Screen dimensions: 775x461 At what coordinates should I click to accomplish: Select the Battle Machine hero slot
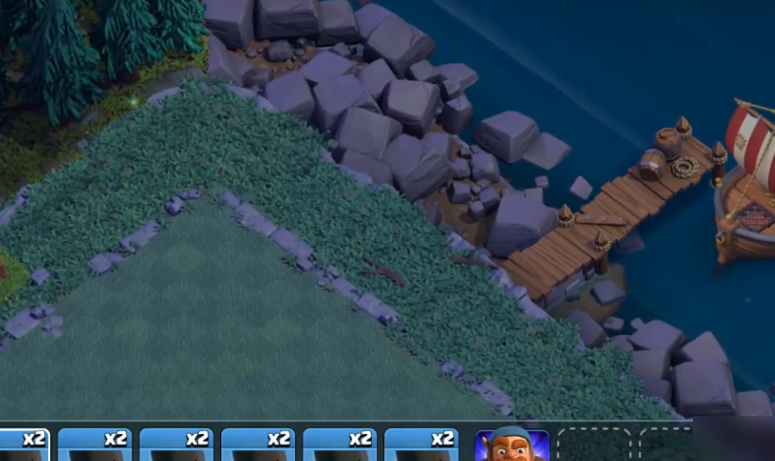(512, 446)
